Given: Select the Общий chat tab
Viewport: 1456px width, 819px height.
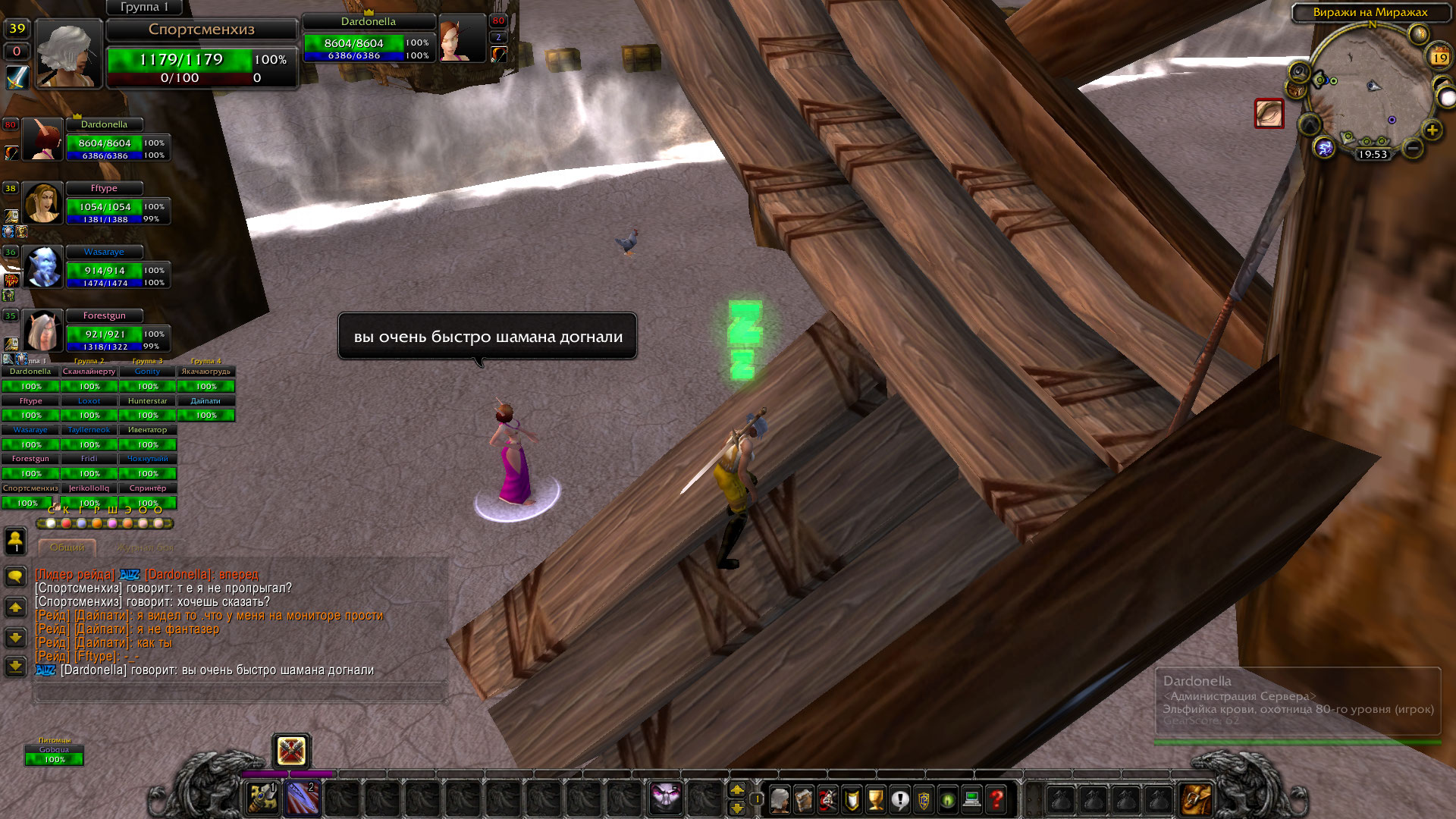Looking at the screenshot, I should (67, 548).
